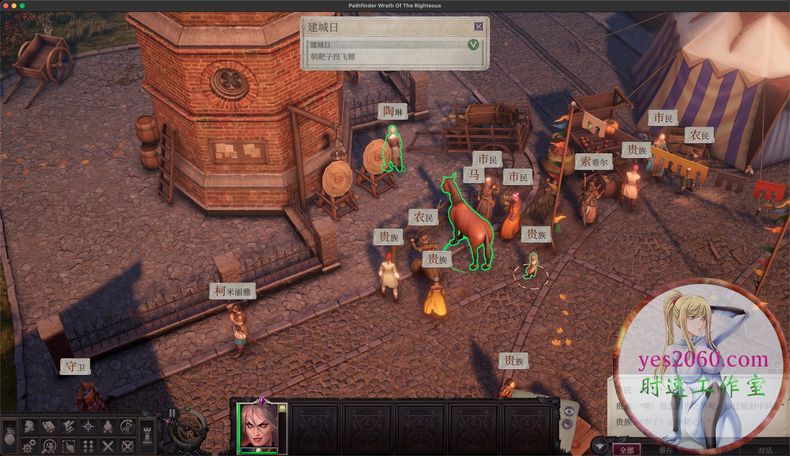Click the crossed swords icon
Image resolution: width=790 pixels, height=456 pixels.
coord(107,446)
